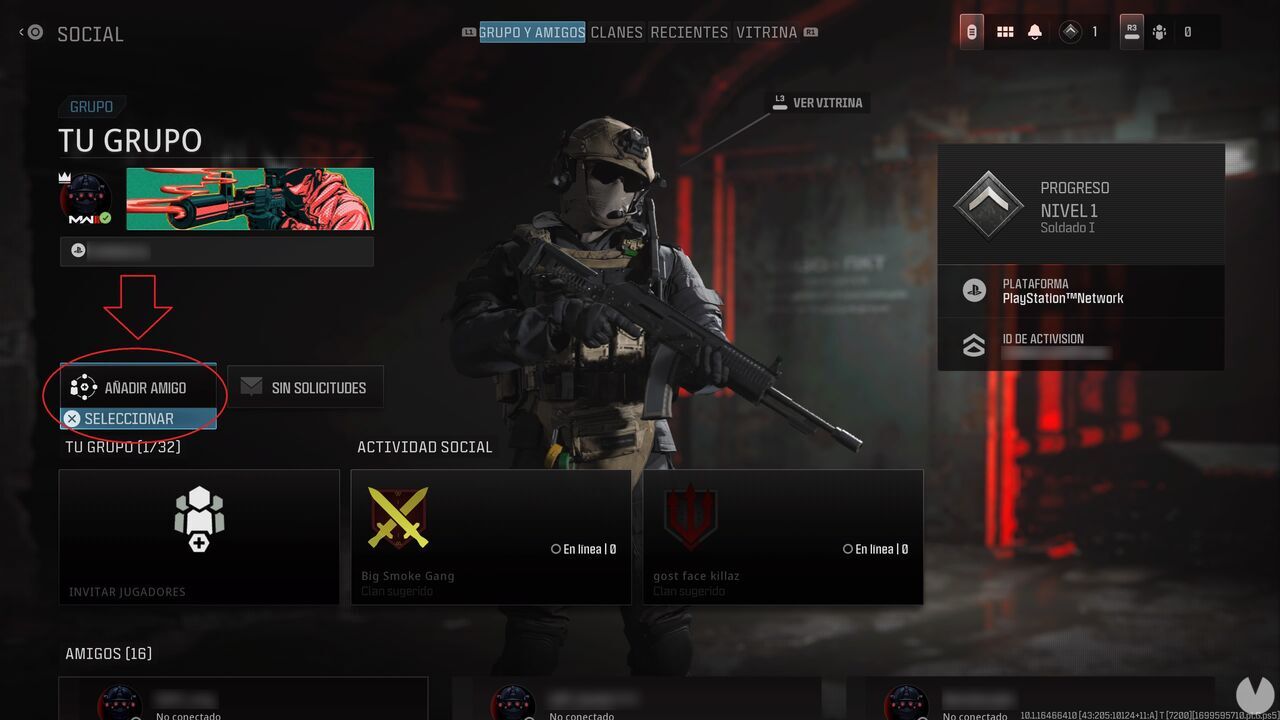Viewport: 1280px width, 720px height.
Task: Click the Invitar Jugadores emblem icon
Action: [198, 517]
